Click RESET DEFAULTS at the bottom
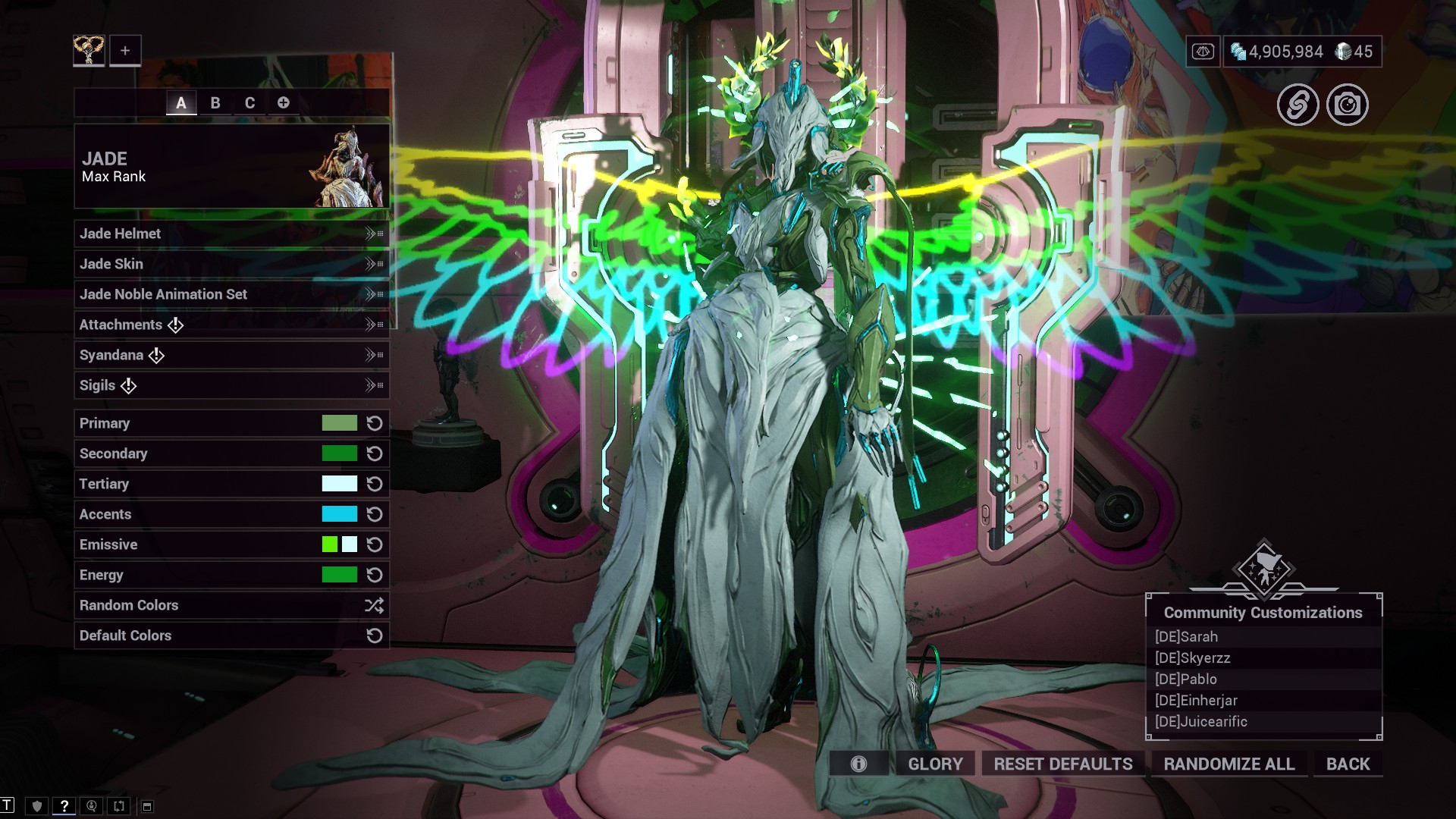 point(1063,764)
